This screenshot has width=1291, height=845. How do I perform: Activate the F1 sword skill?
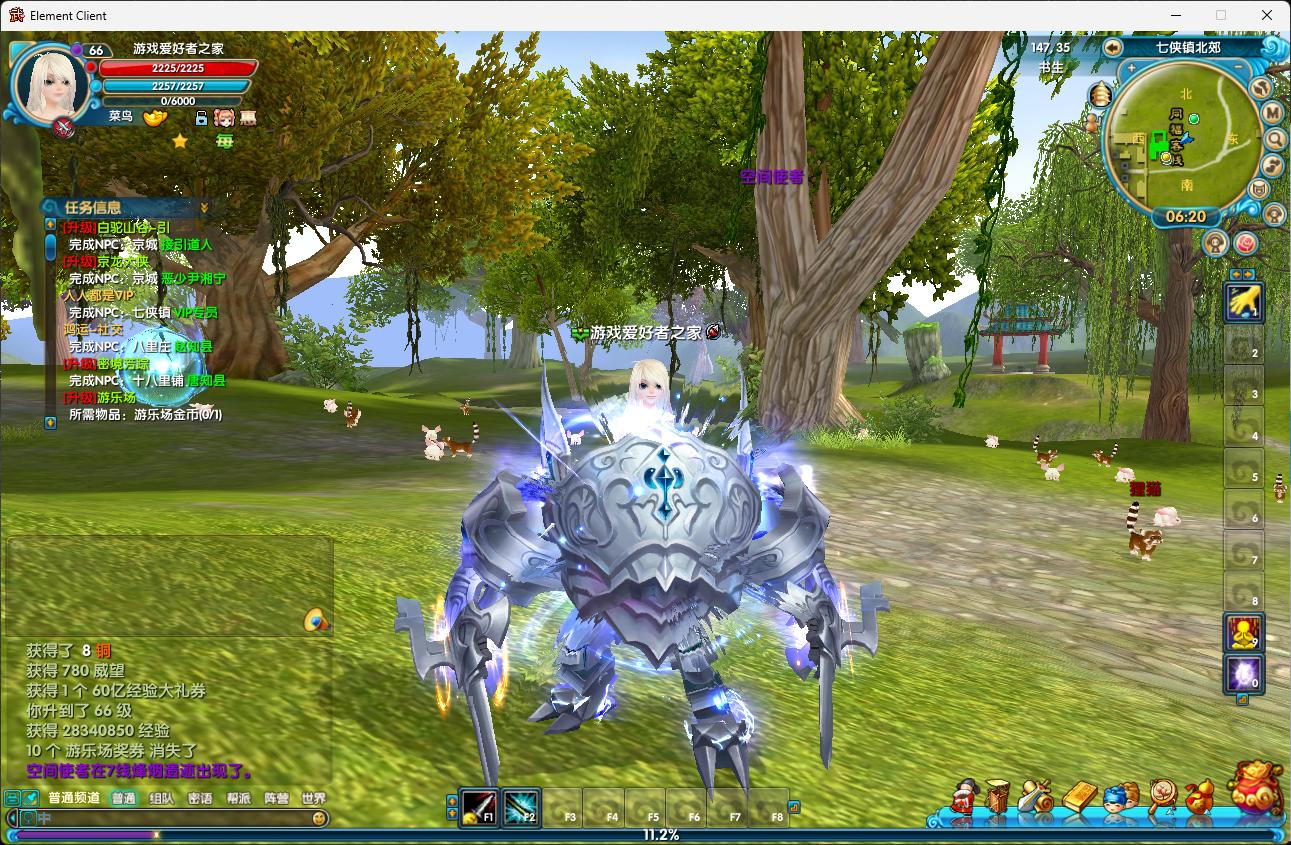pos(479,807)
